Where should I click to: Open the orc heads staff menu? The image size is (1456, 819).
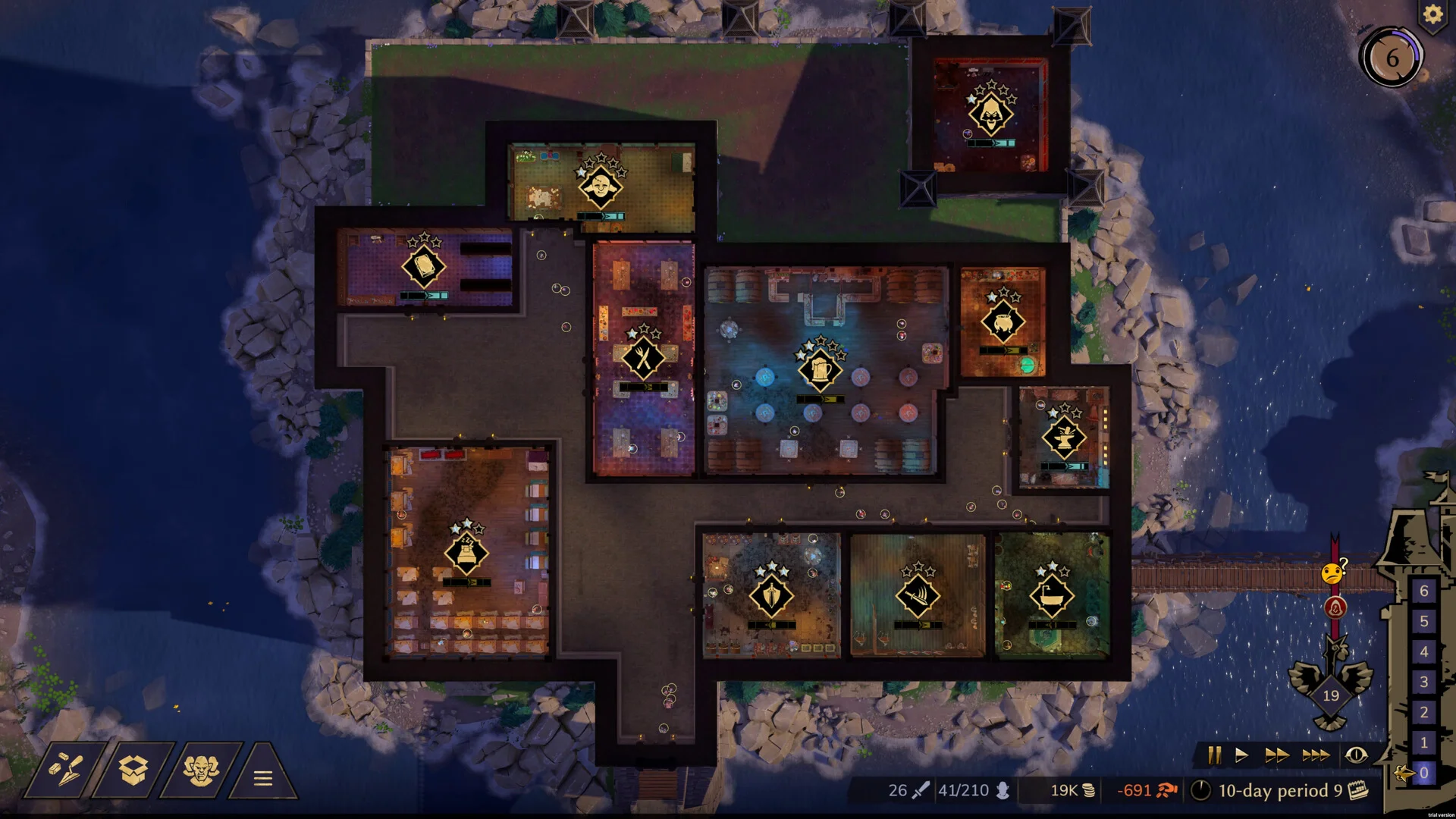pyautogui.click(x=201, y=770)
